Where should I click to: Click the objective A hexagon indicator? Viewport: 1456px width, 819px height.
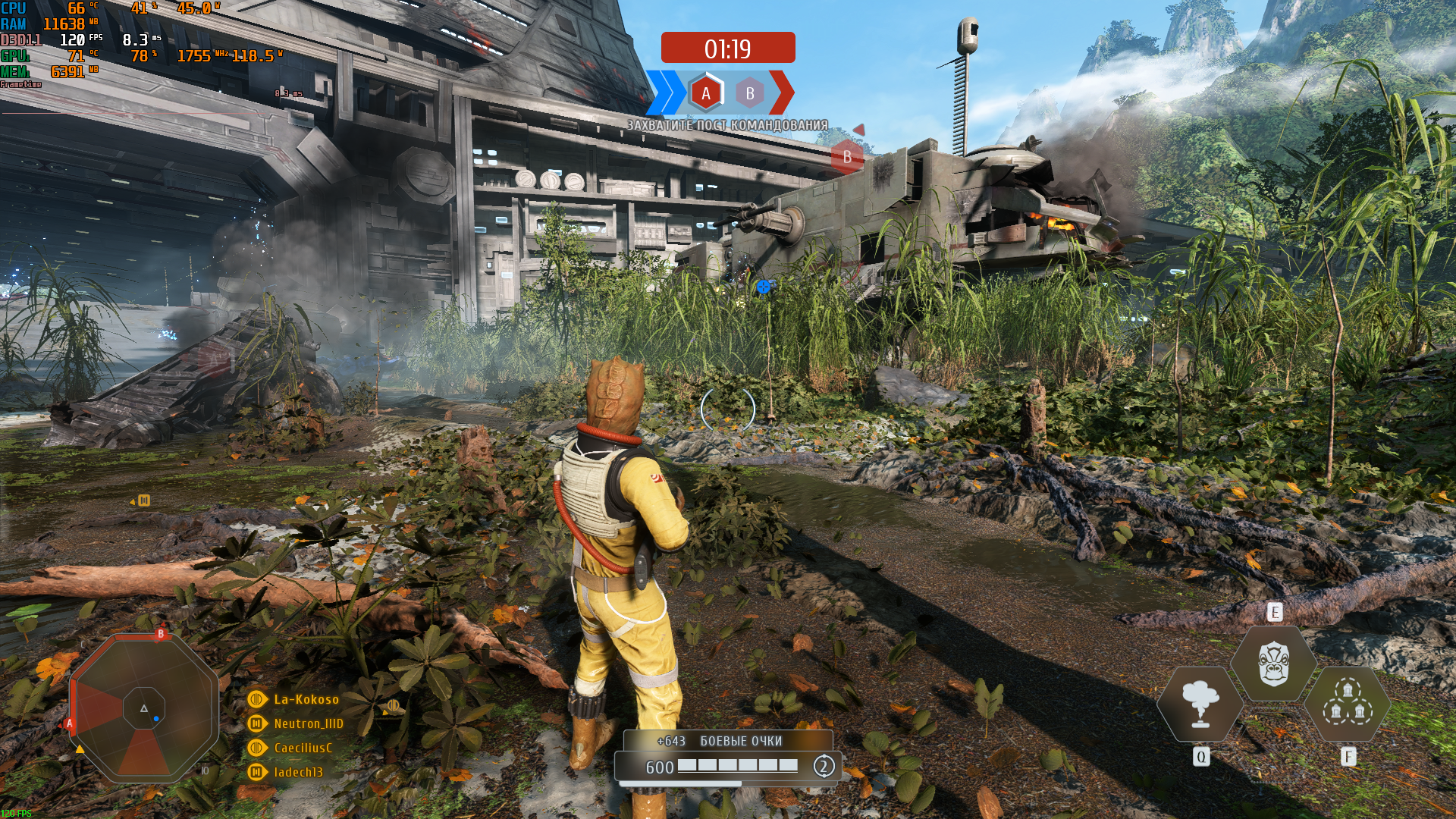(706, 93)
